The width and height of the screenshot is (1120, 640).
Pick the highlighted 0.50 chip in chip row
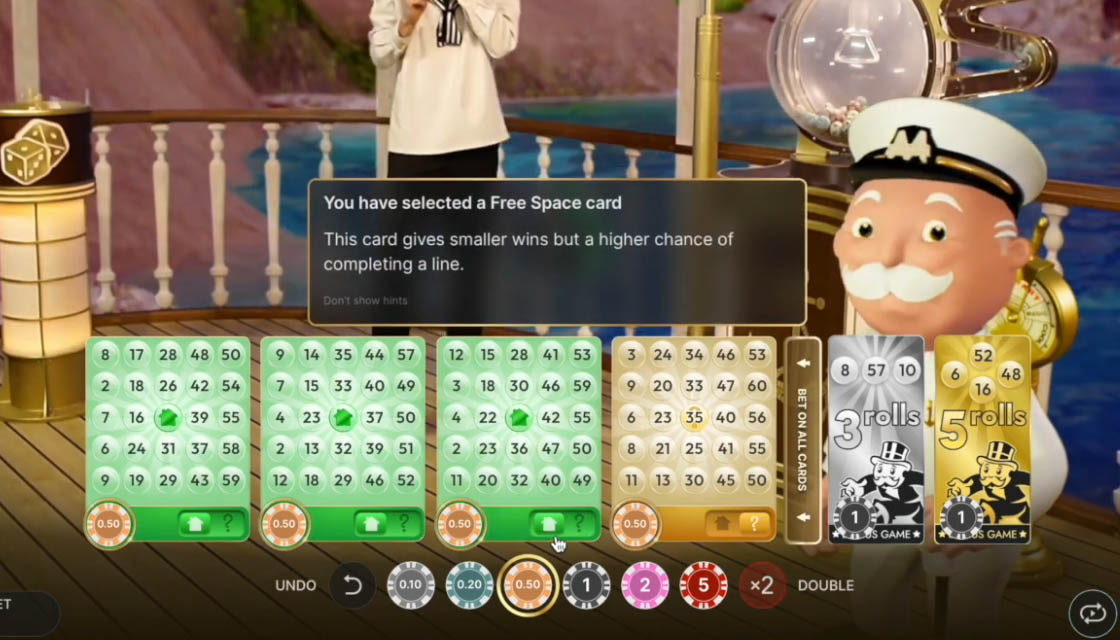click(527, 586)
